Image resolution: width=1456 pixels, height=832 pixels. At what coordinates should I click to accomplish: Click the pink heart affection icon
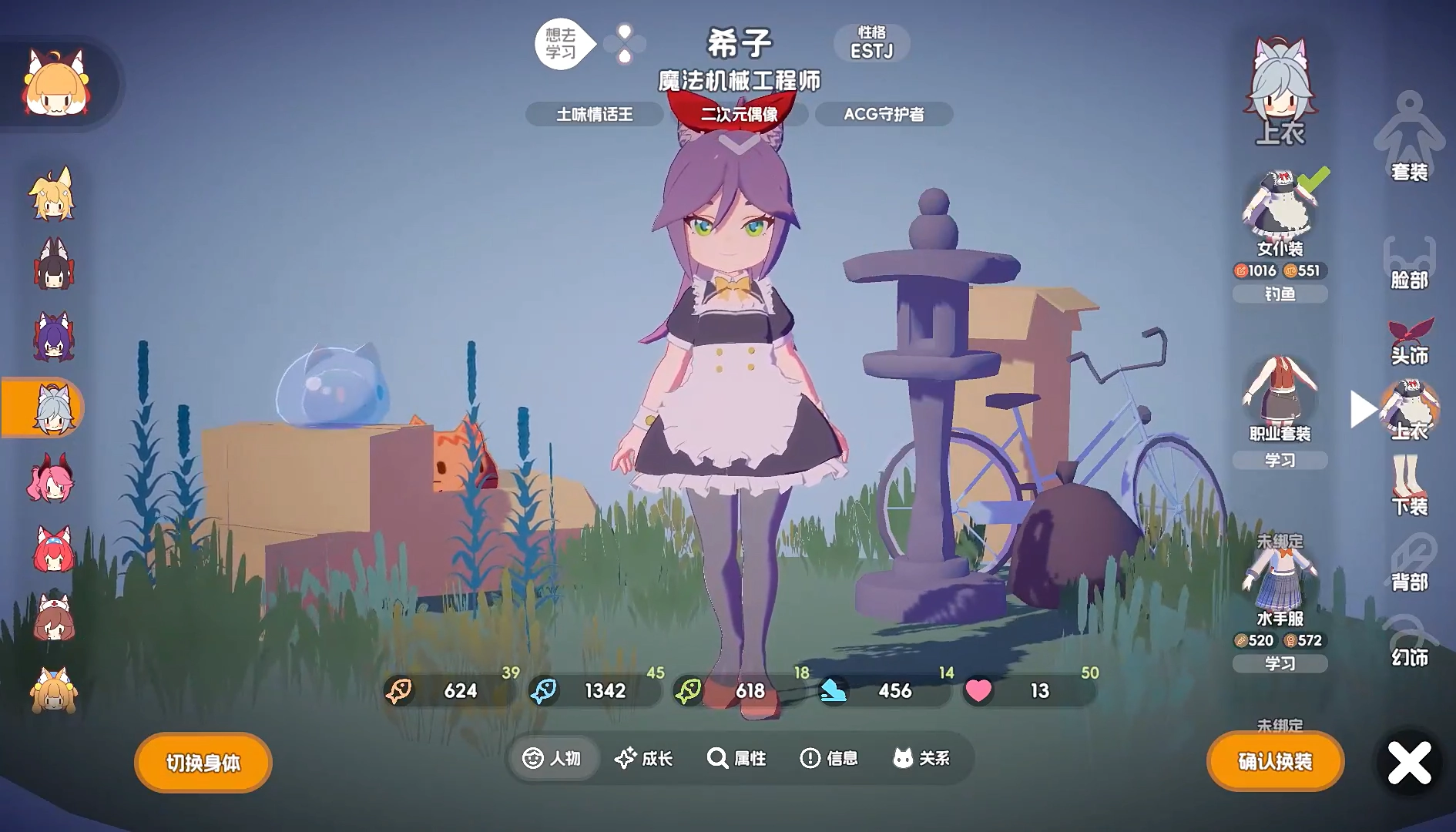978,691
